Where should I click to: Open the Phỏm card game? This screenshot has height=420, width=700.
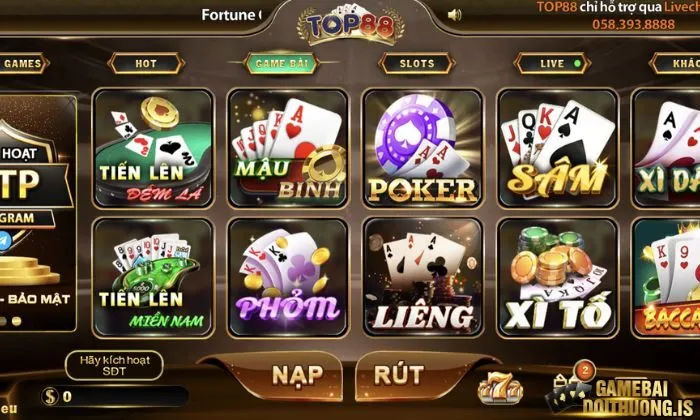[x=289, y=276]
